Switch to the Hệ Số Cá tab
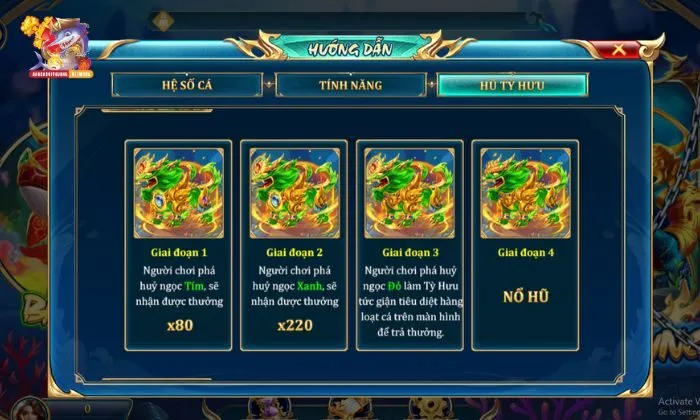 (x=189, y=84)
